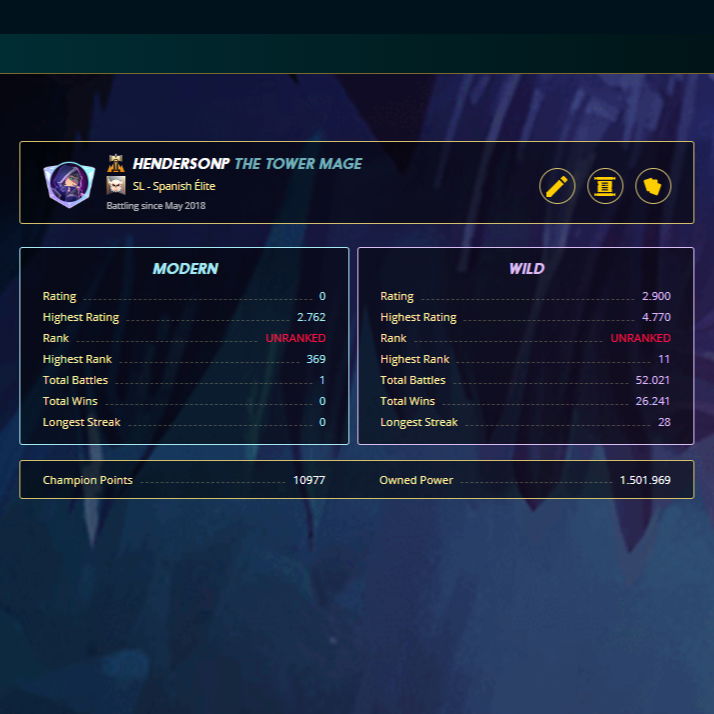This screenshot has width=714, height=714.
Task: Open the scroll icon button
Action: (x=605, y=185)
